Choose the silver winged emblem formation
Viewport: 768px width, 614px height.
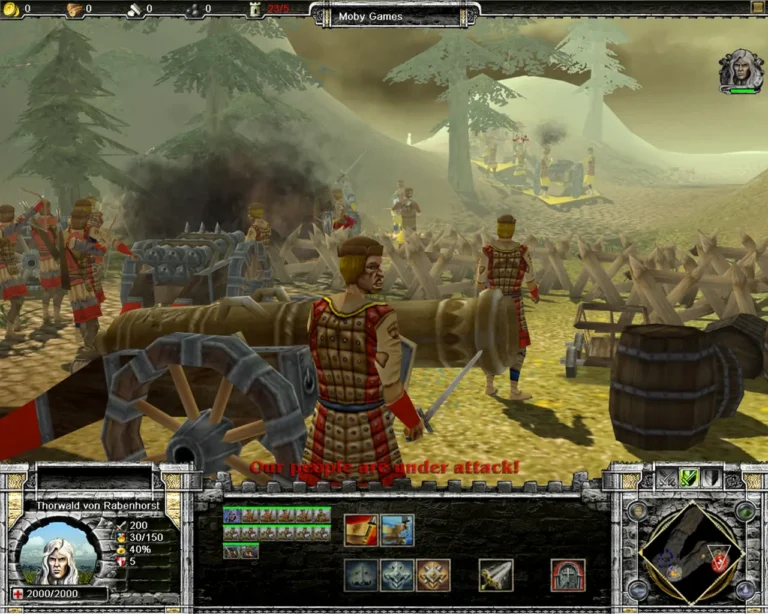tap(397, 575)
